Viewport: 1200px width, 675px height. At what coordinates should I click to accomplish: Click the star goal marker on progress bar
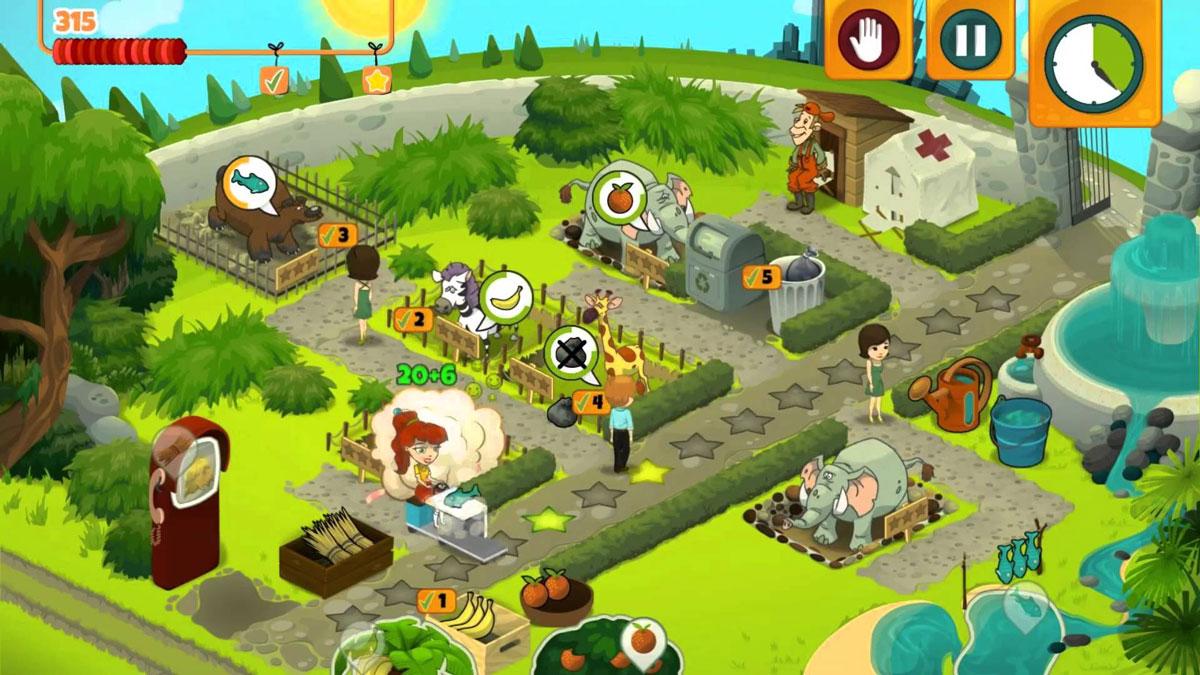point(376,80)
